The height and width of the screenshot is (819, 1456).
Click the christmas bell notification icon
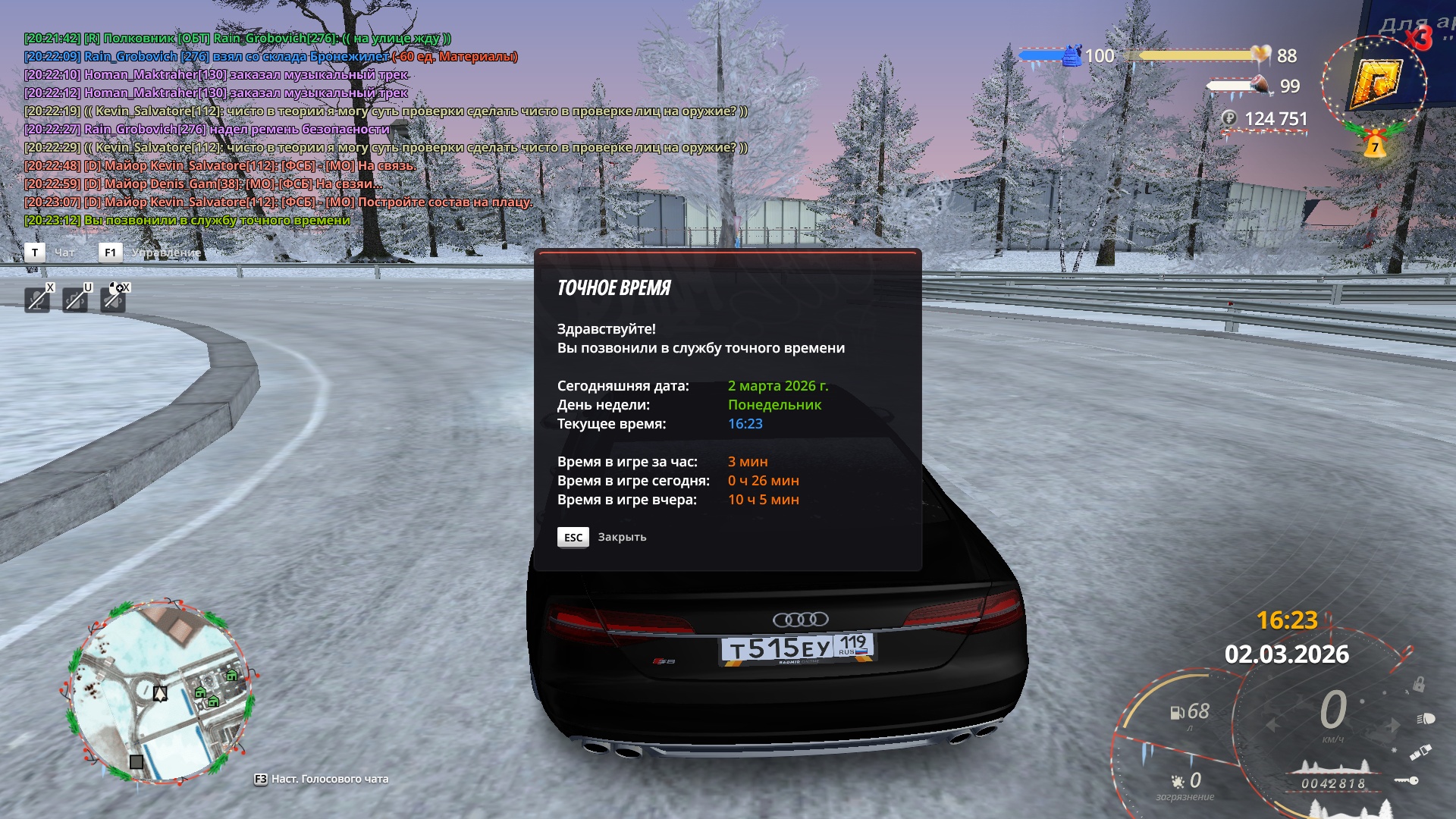[1374, 145]
